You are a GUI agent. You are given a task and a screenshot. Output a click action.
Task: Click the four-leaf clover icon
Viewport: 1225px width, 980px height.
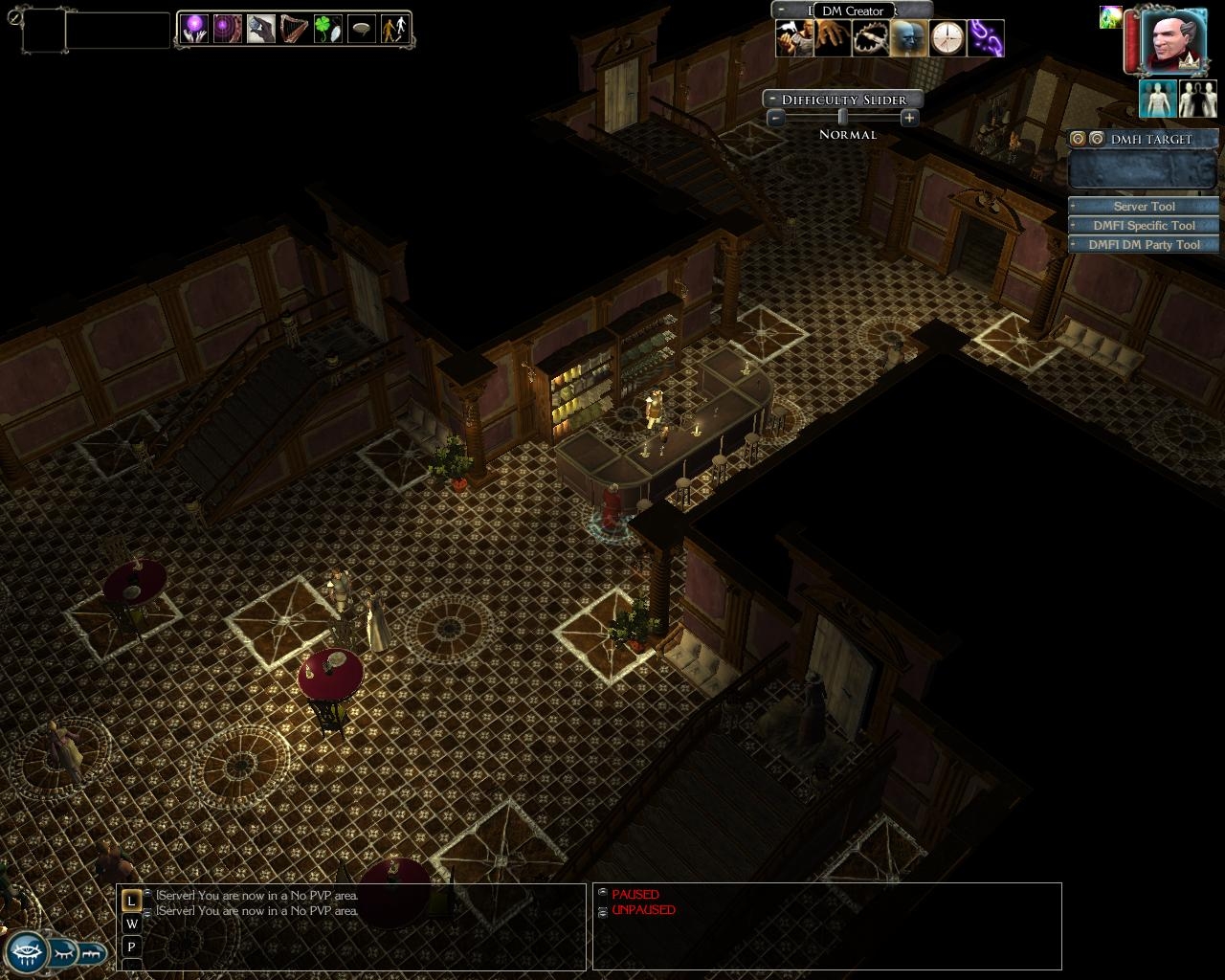click(x=327, y=29)
